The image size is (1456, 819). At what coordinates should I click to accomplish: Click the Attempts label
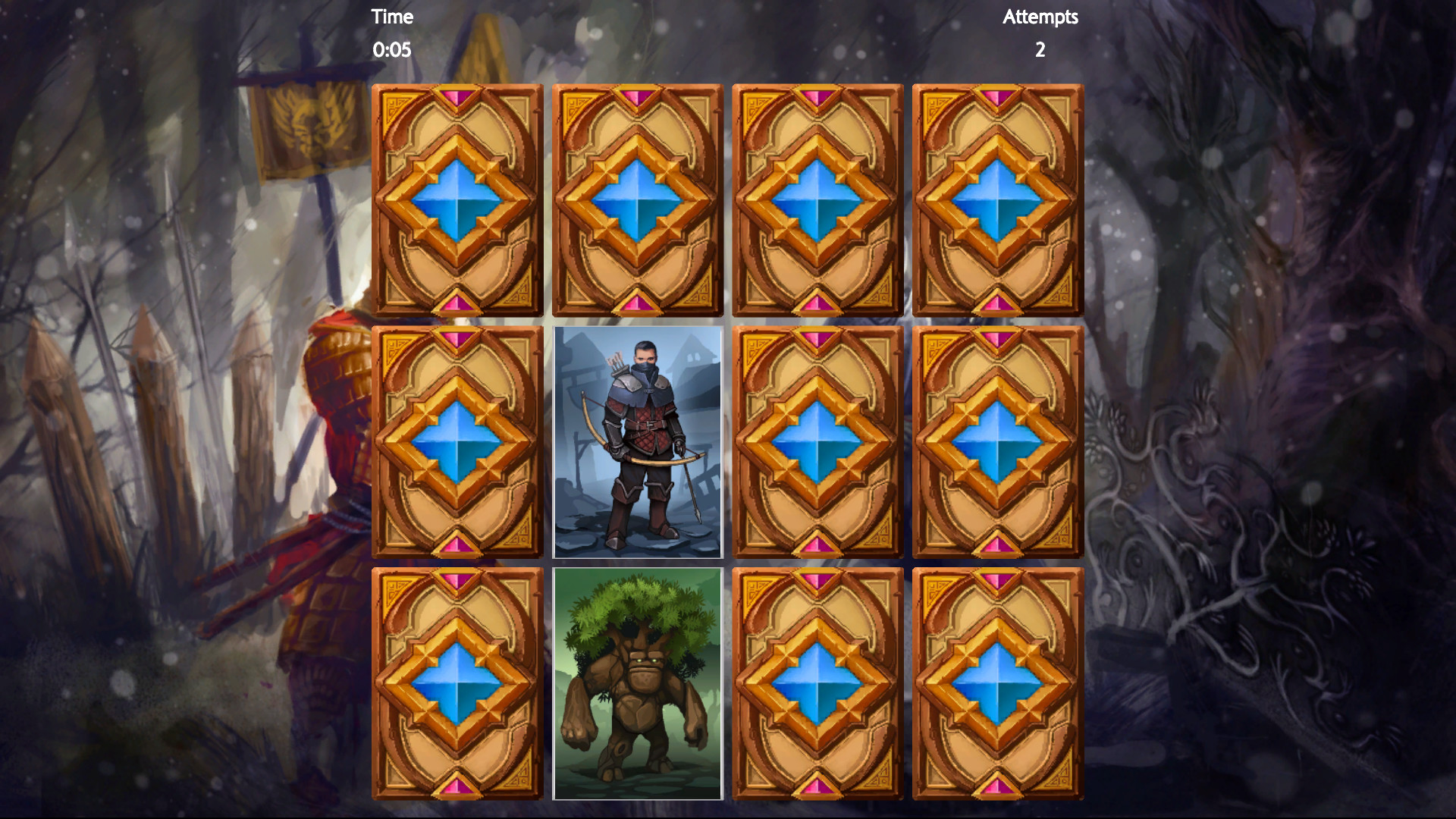1040,17
